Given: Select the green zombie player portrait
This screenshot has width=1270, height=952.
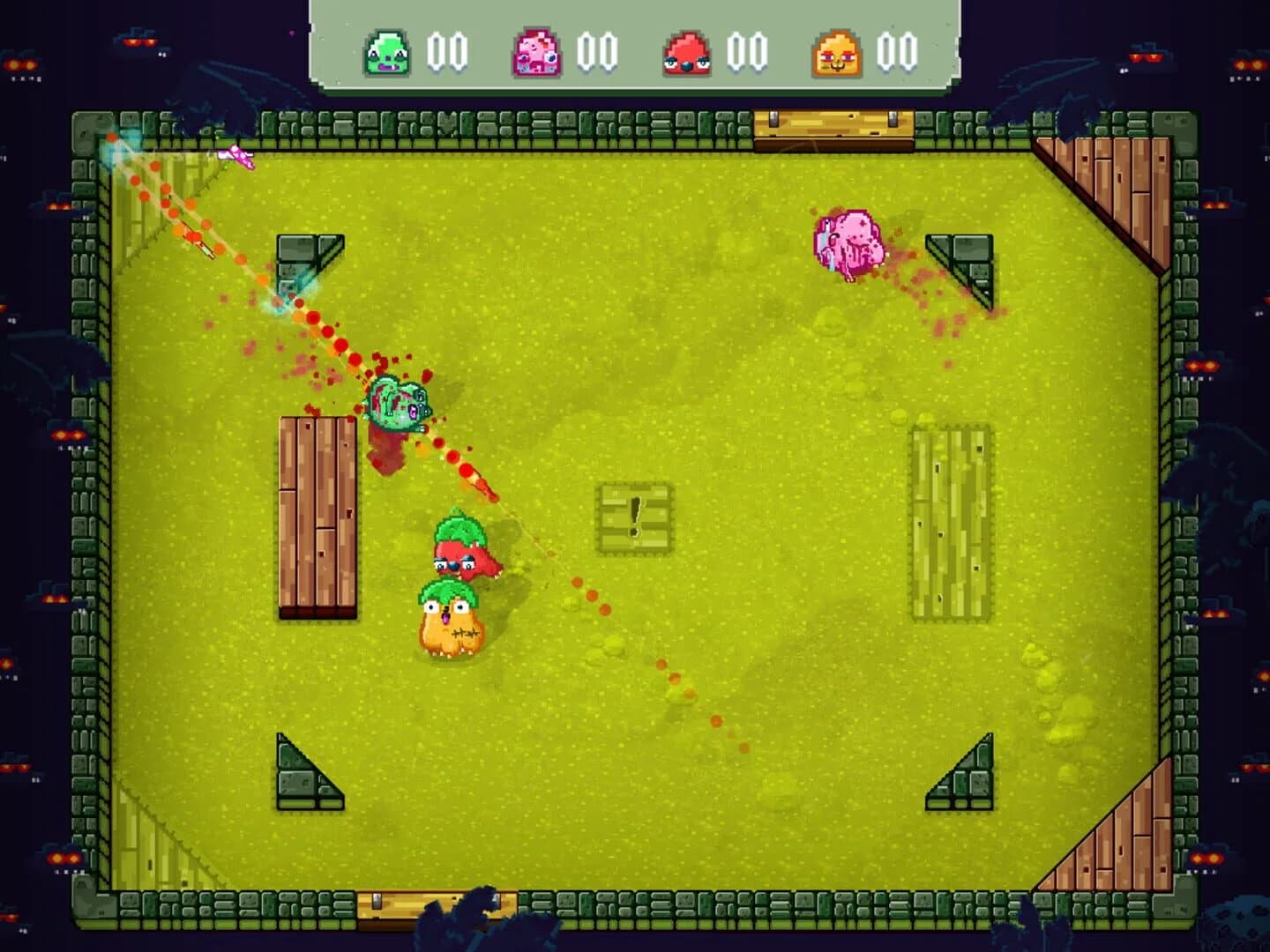Looking at the screenshot, I should [x=390, y=53].
